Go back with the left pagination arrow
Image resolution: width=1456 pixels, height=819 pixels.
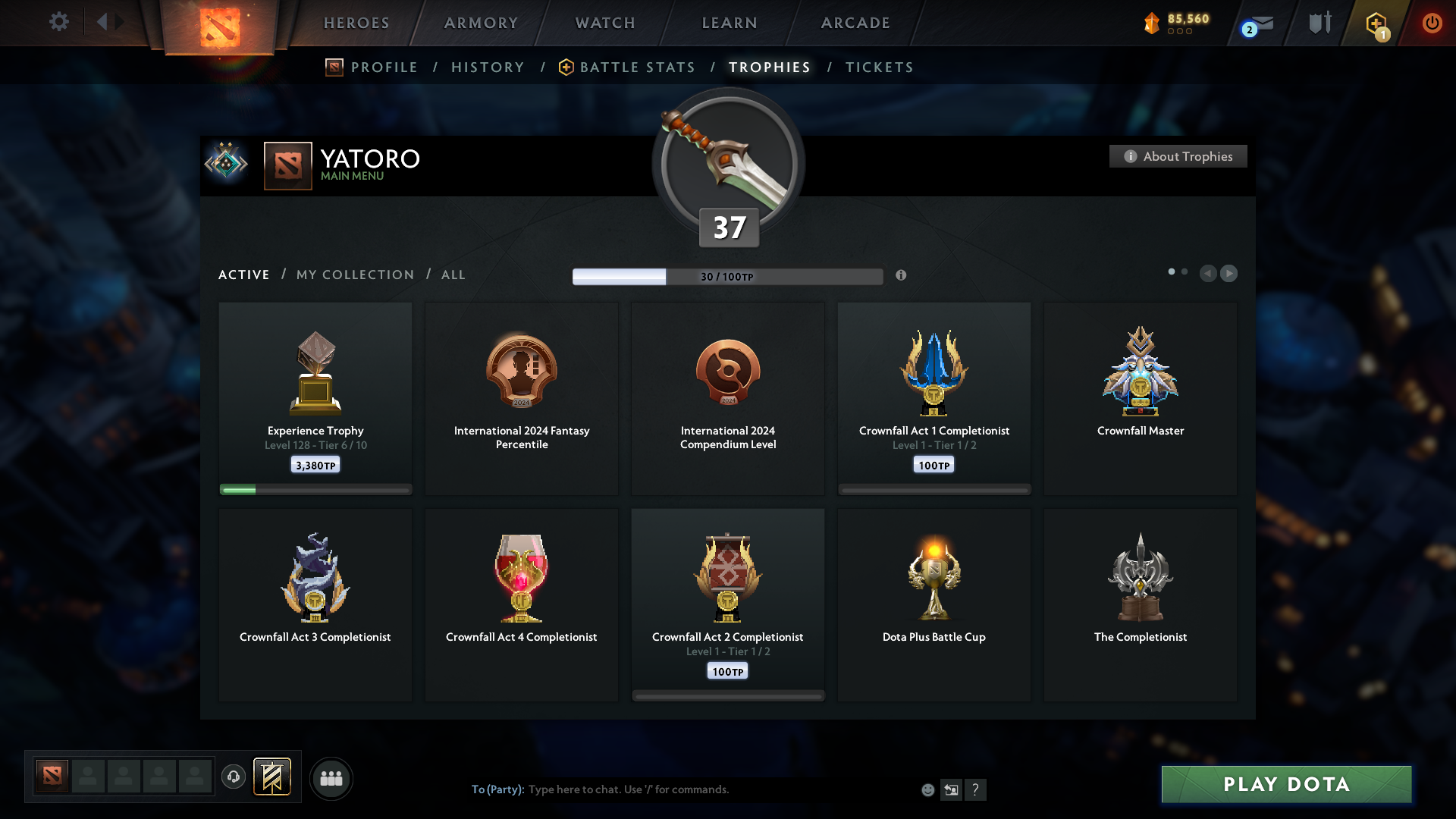pyautogui.click(x=1209, y=274)
